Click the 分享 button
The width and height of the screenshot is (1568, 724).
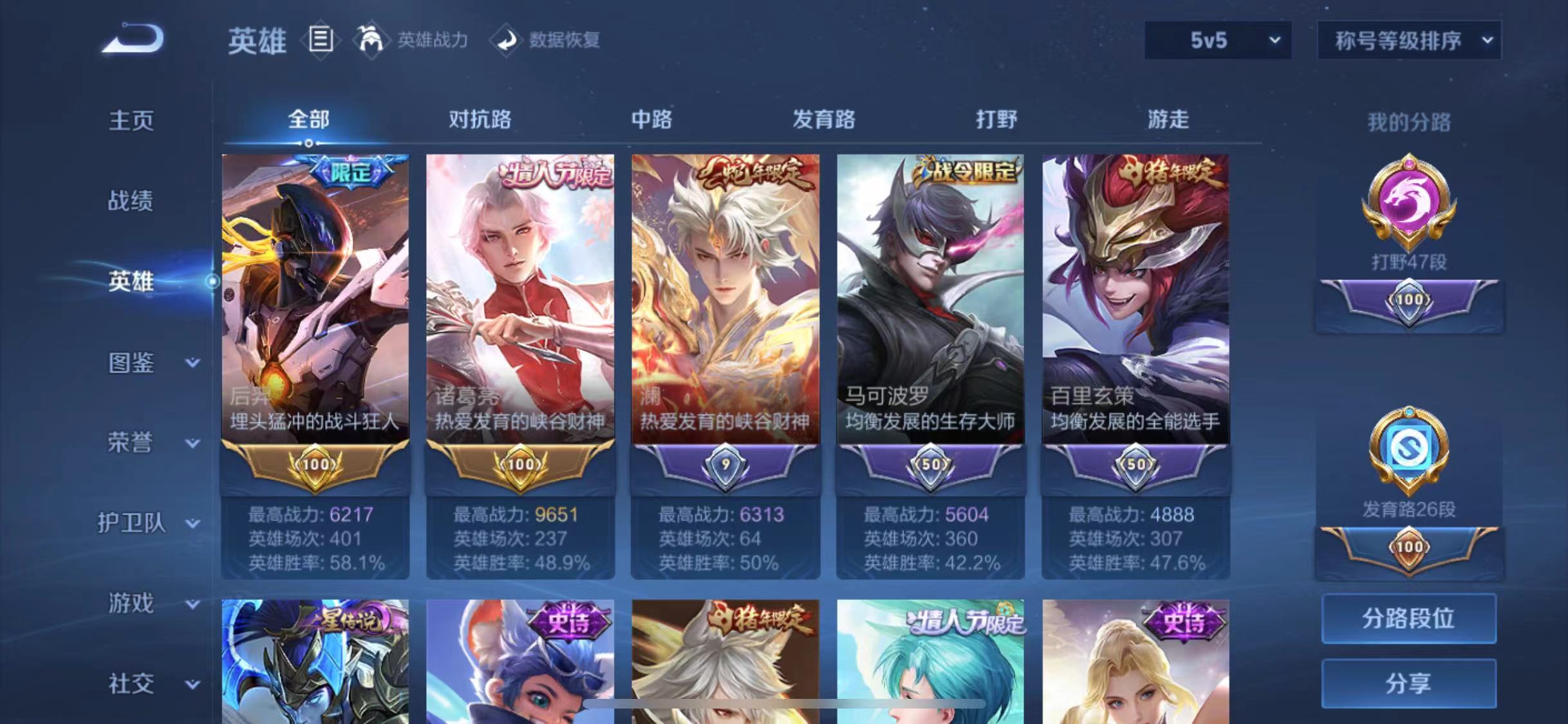pyautogui.click(x=1408, y=684)
